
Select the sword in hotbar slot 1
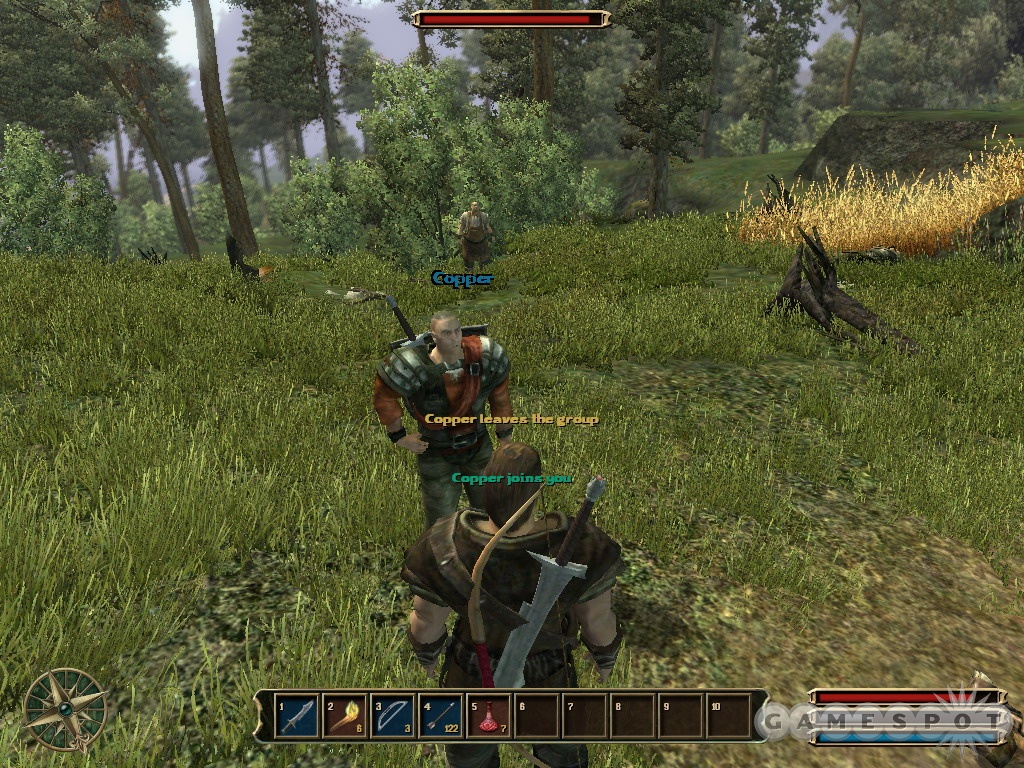pos(297,716)
